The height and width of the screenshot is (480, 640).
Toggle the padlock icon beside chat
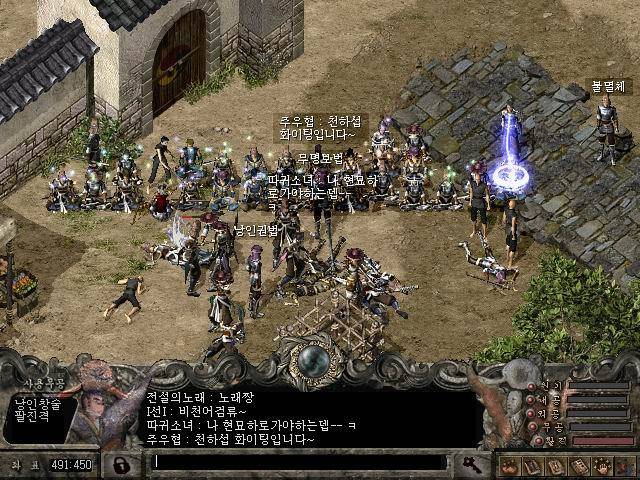[x=121, y=464]
